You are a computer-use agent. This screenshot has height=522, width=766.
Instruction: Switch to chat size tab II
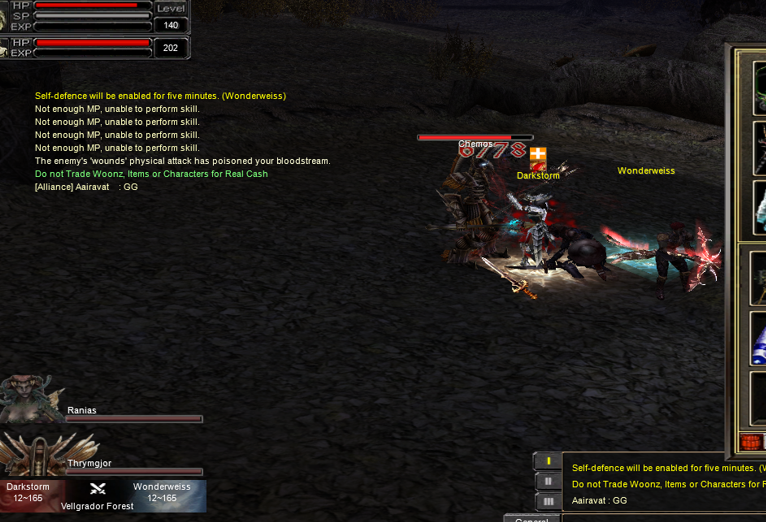[547, 481]
